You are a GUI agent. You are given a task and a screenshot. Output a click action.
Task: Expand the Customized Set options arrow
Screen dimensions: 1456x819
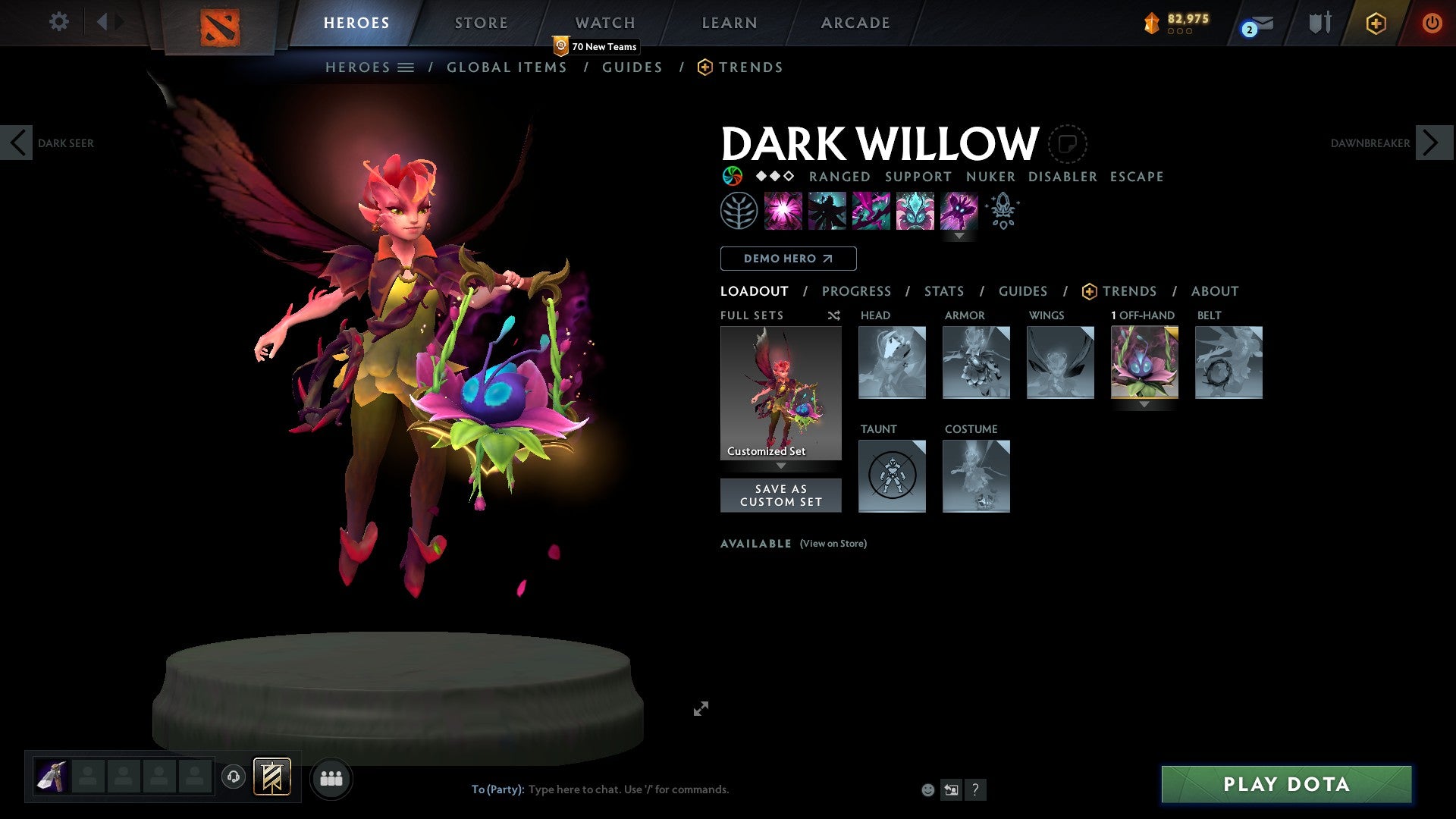click(781, 466)
